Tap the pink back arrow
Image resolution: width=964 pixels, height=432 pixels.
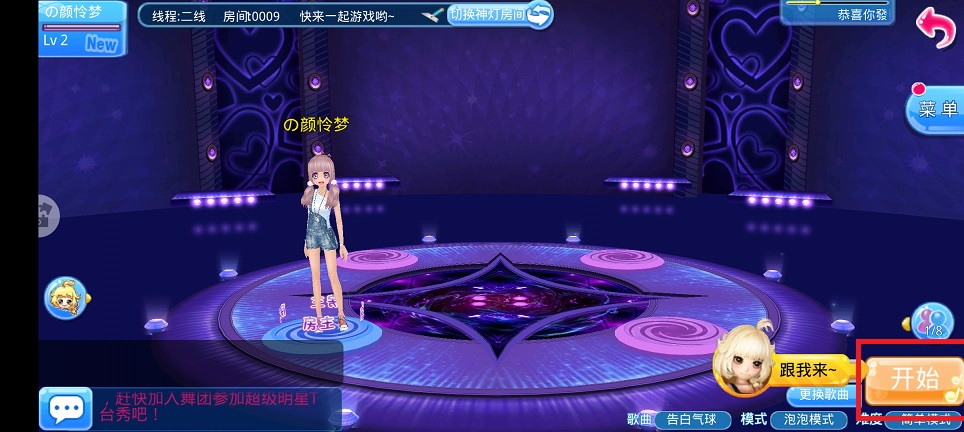pos(938,27)
